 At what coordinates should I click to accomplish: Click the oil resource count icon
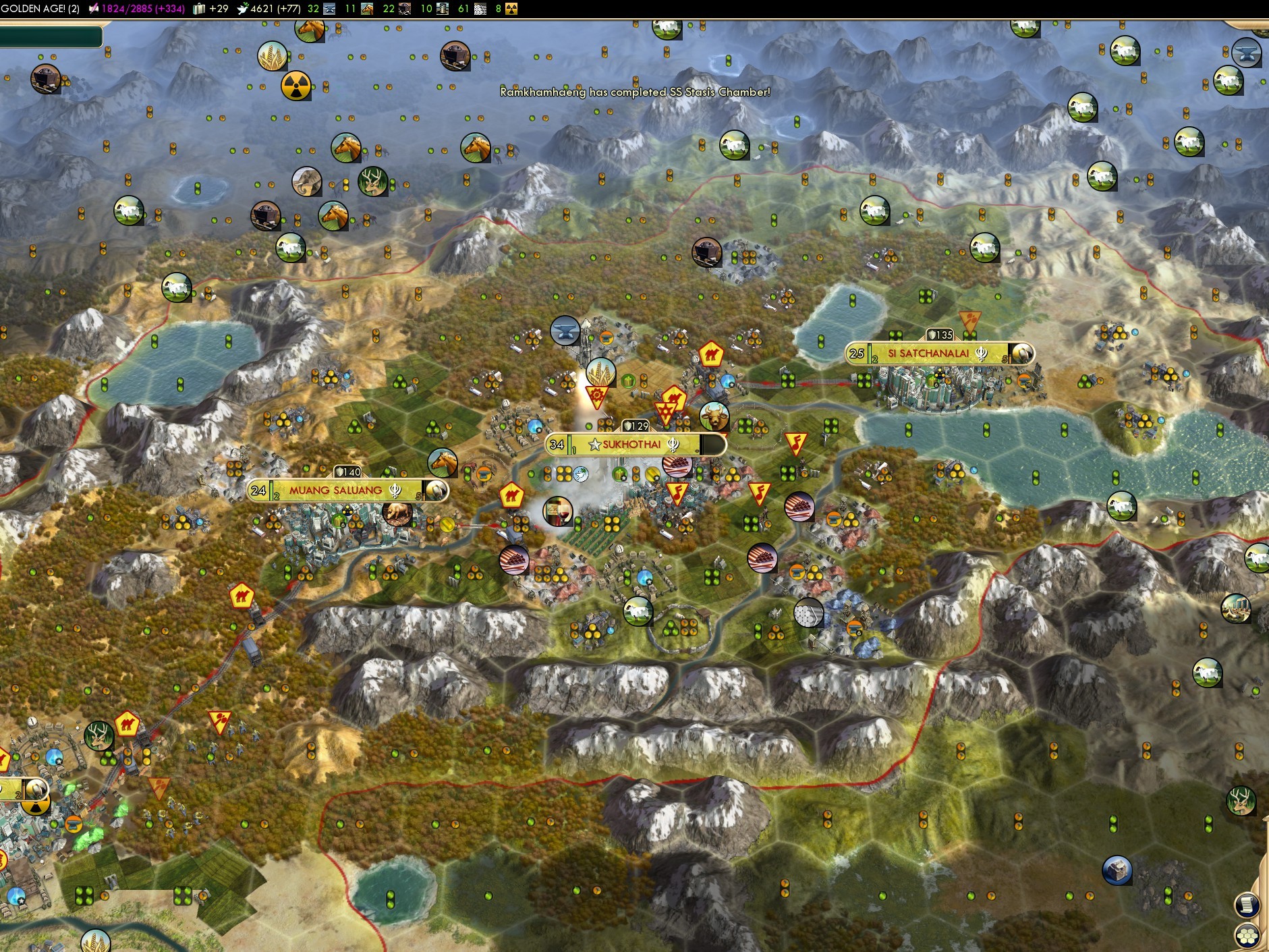443,9
